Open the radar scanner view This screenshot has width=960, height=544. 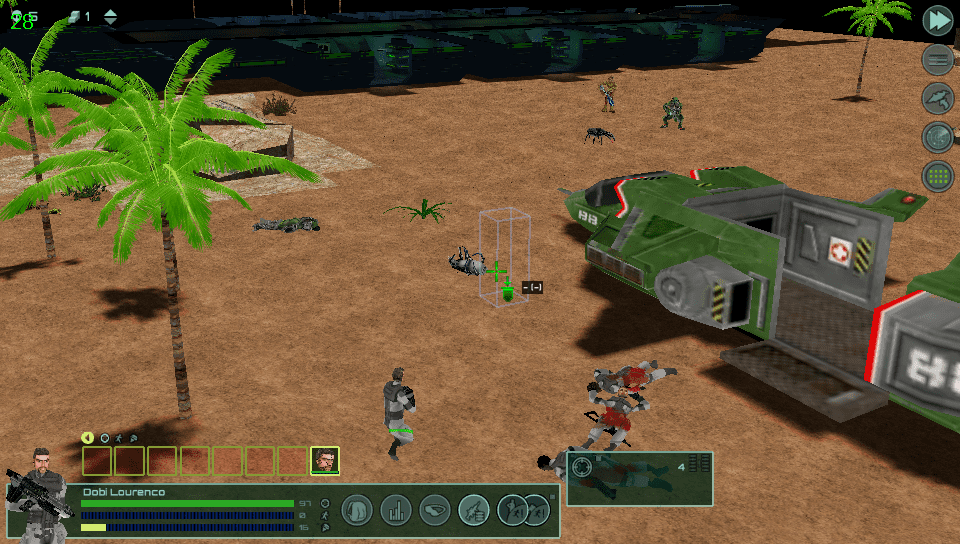[x=937, y=137]
